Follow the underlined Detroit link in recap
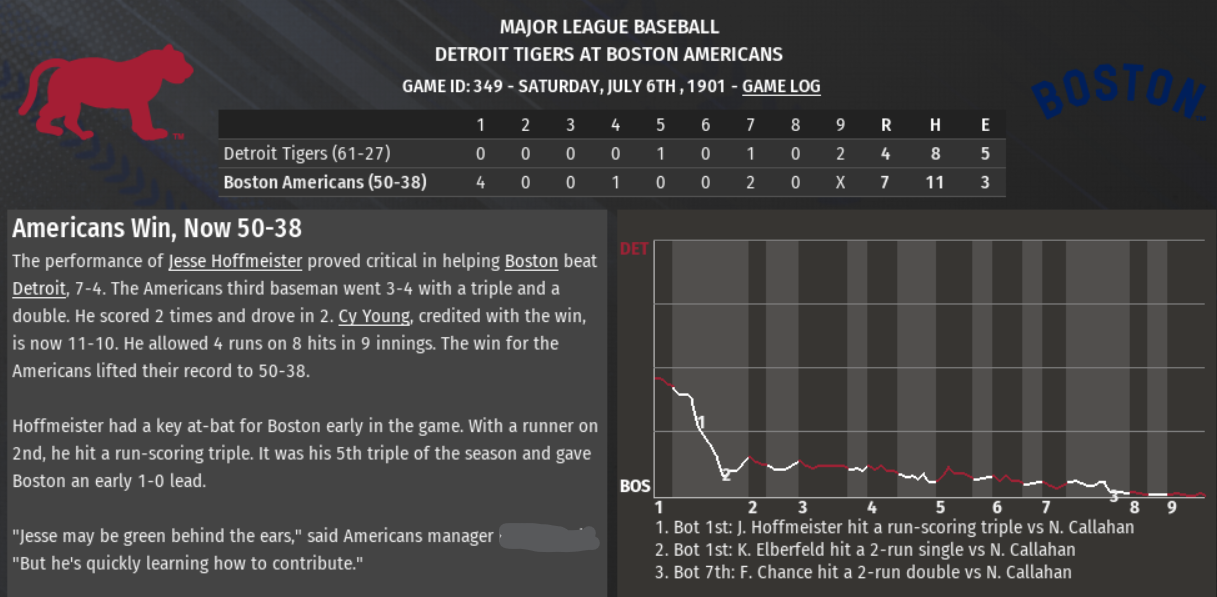1217x597 pixels. 38,289
